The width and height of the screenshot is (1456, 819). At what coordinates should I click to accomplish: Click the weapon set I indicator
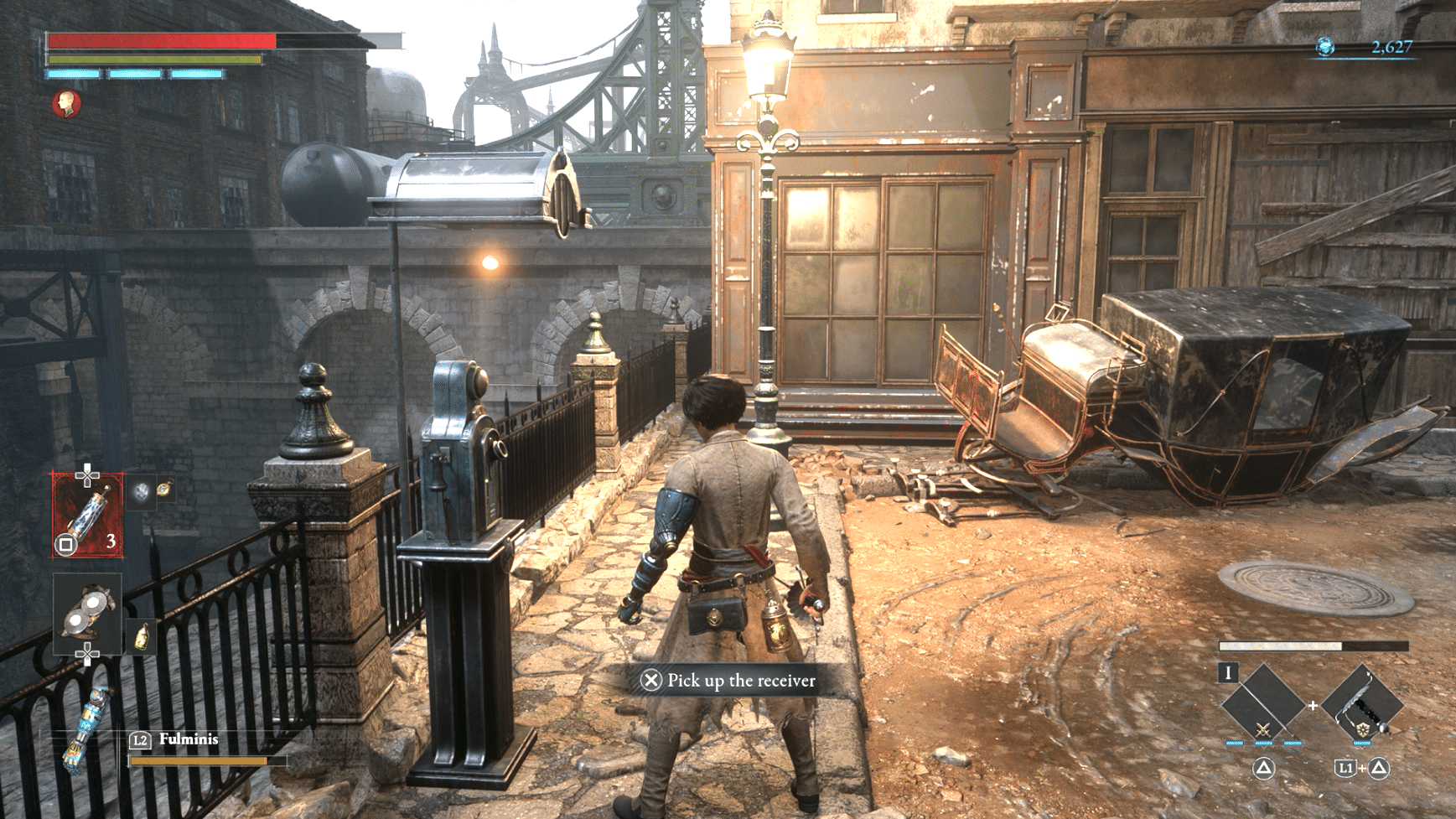[x=1228, y=672]
